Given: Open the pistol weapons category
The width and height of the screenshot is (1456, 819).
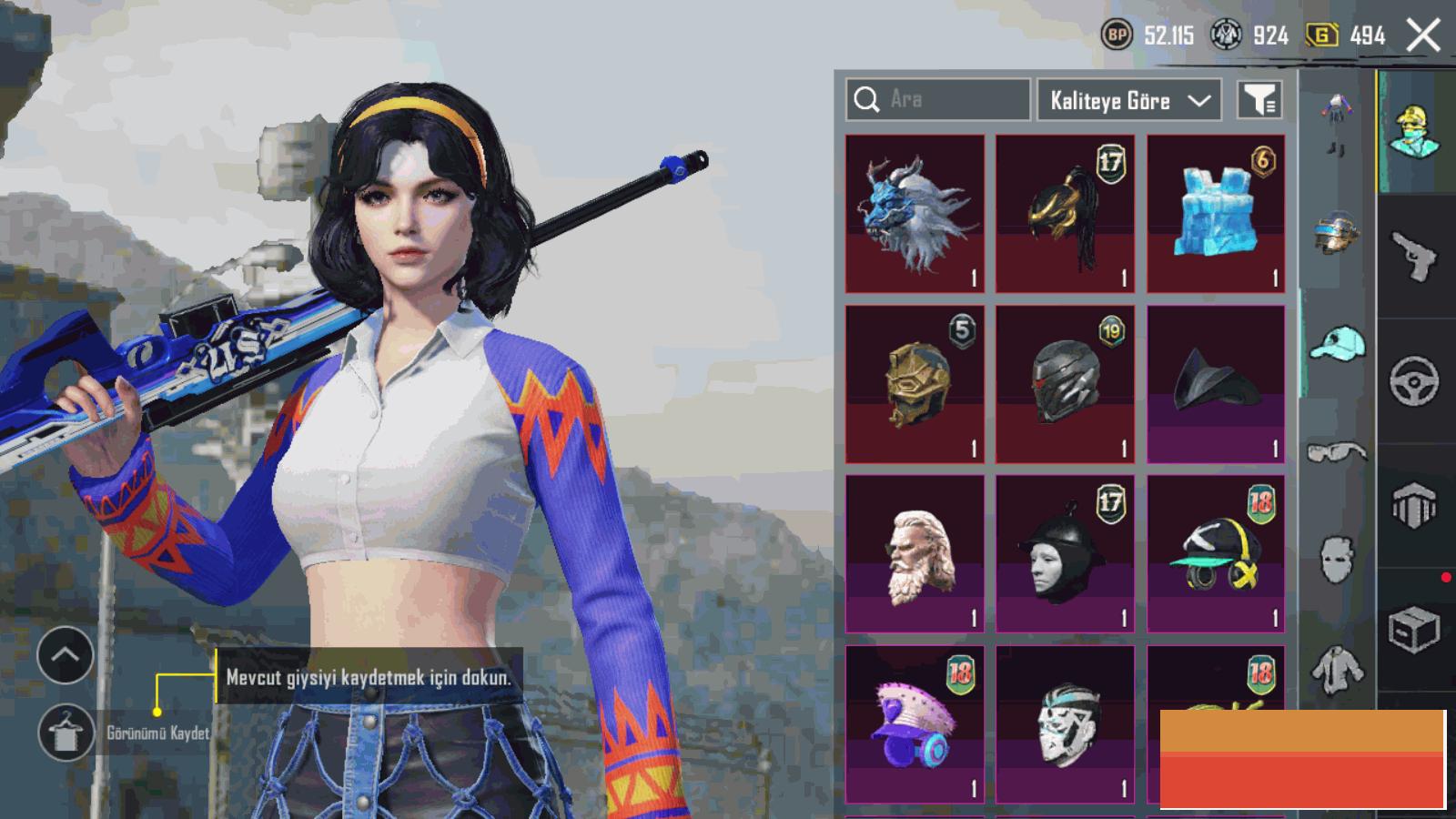Looking at the screenshot, I should click(x=1415, y=256).
